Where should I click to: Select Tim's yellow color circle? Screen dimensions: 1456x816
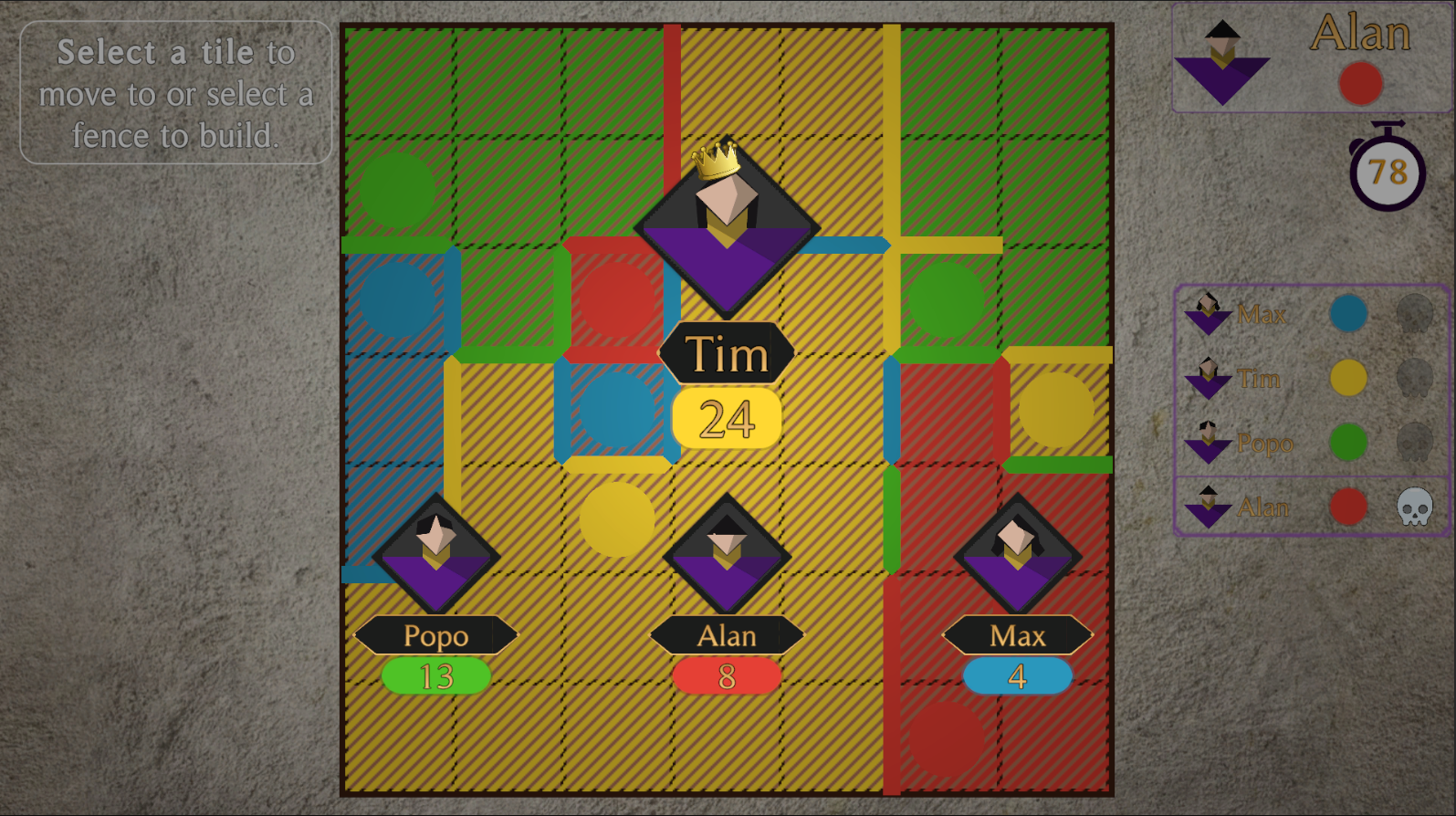[1348, 378]
